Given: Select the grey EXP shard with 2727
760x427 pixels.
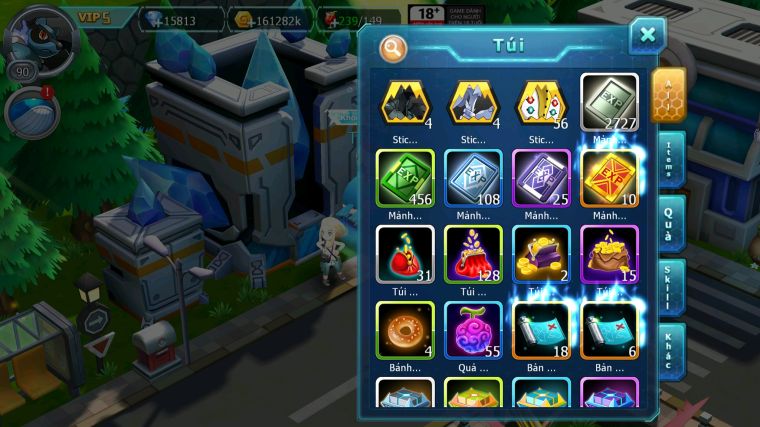Looking at the screenshot, I should [610, 104].
